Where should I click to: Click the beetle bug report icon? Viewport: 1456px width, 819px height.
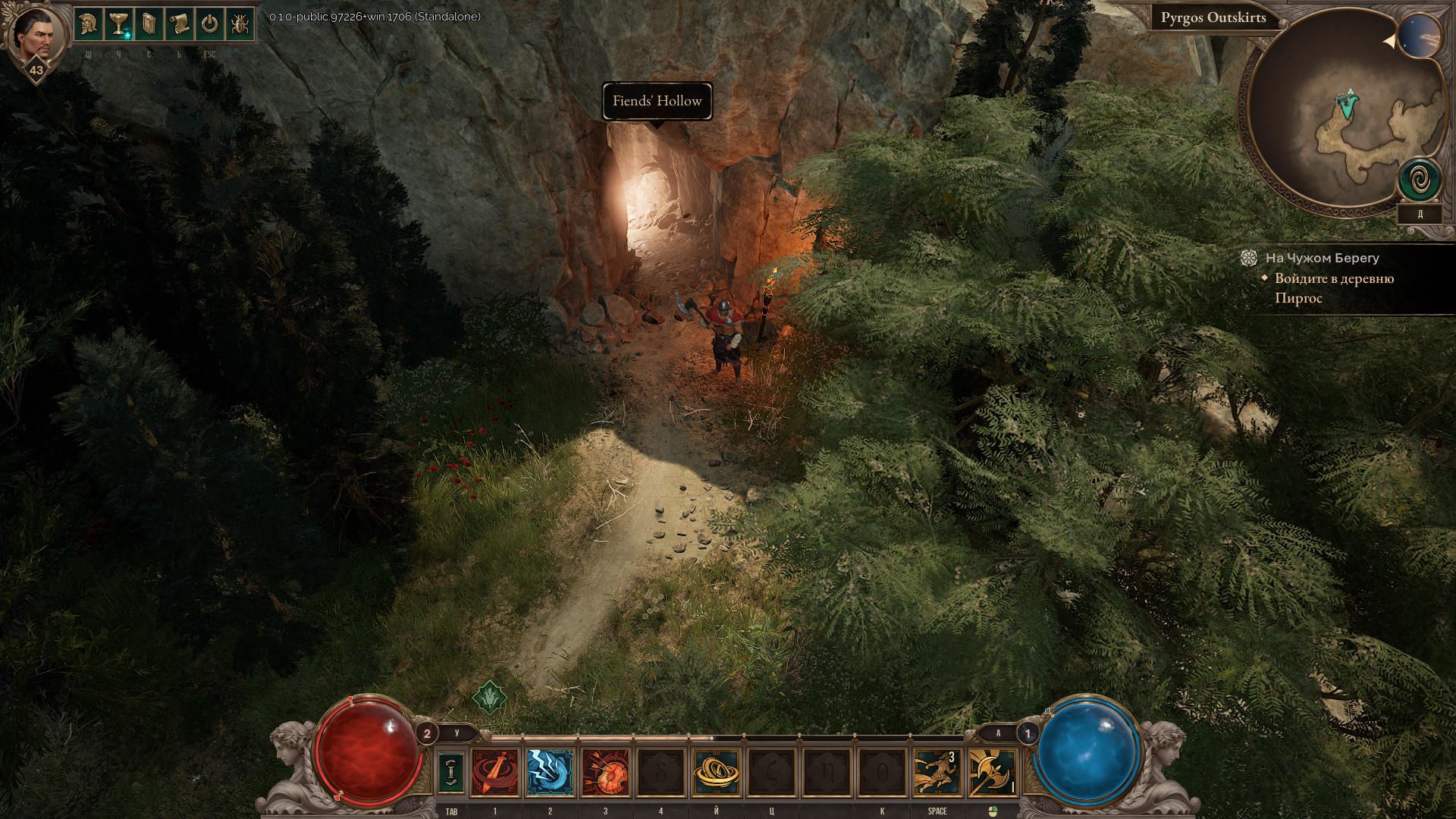point(240,25)
